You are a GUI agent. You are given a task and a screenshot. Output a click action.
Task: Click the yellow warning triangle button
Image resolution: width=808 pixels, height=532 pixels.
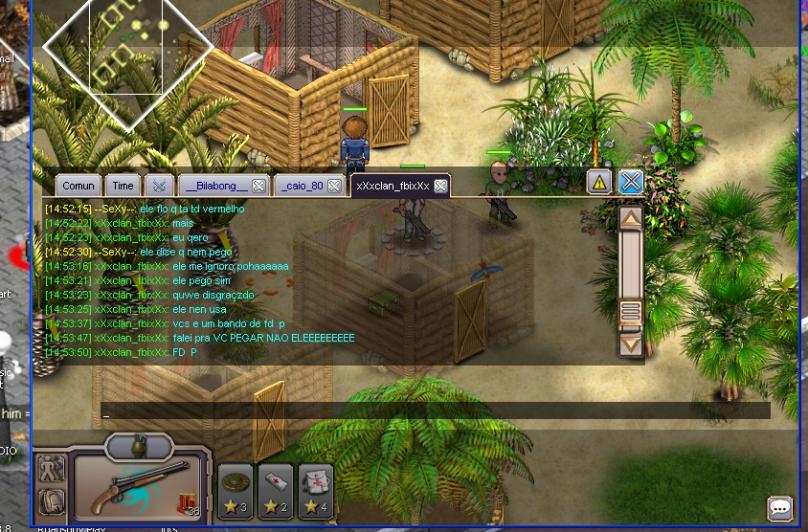[598, 182]
